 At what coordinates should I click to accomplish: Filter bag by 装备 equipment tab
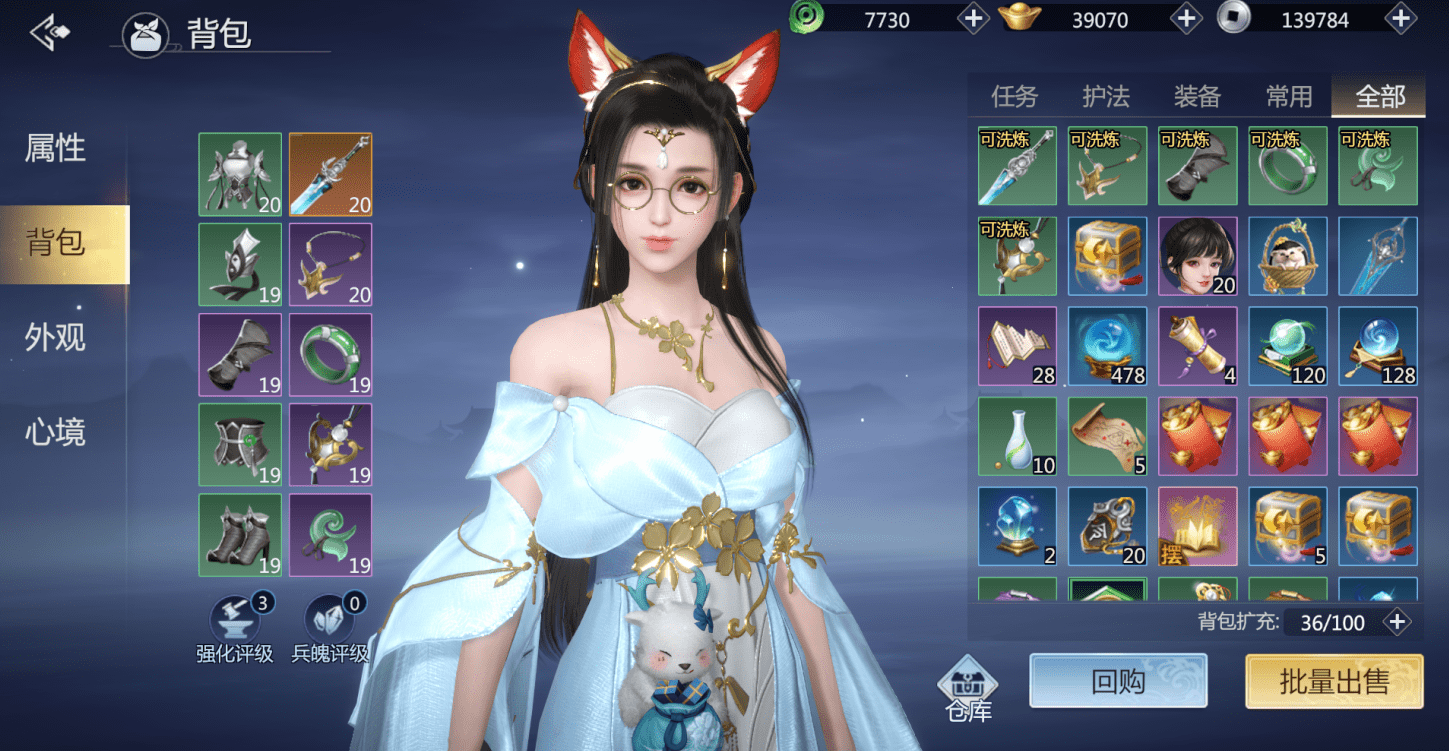[1197, 96]
